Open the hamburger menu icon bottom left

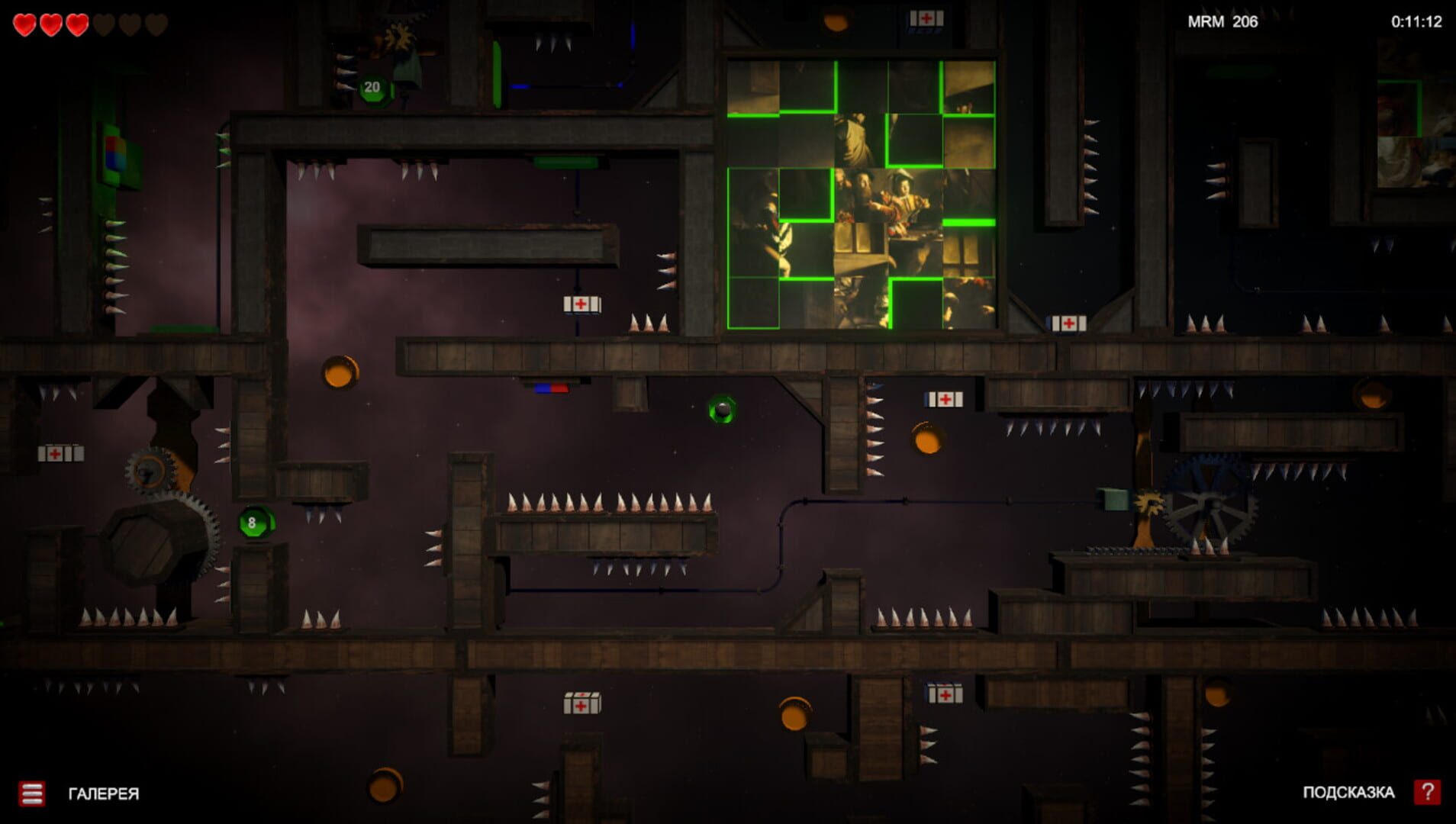click(33, 794)
